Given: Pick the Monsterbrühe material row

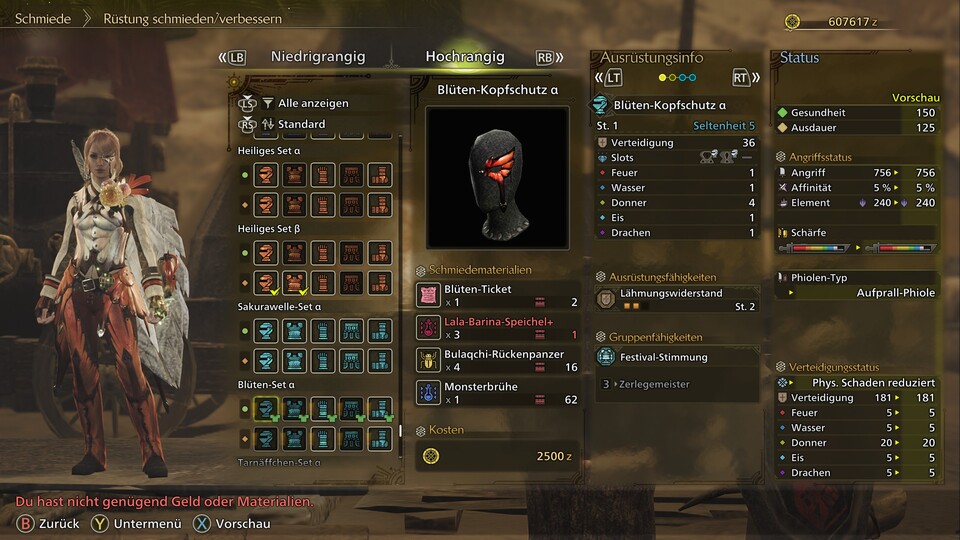Looking at the screenshot, I should point(497,393).
